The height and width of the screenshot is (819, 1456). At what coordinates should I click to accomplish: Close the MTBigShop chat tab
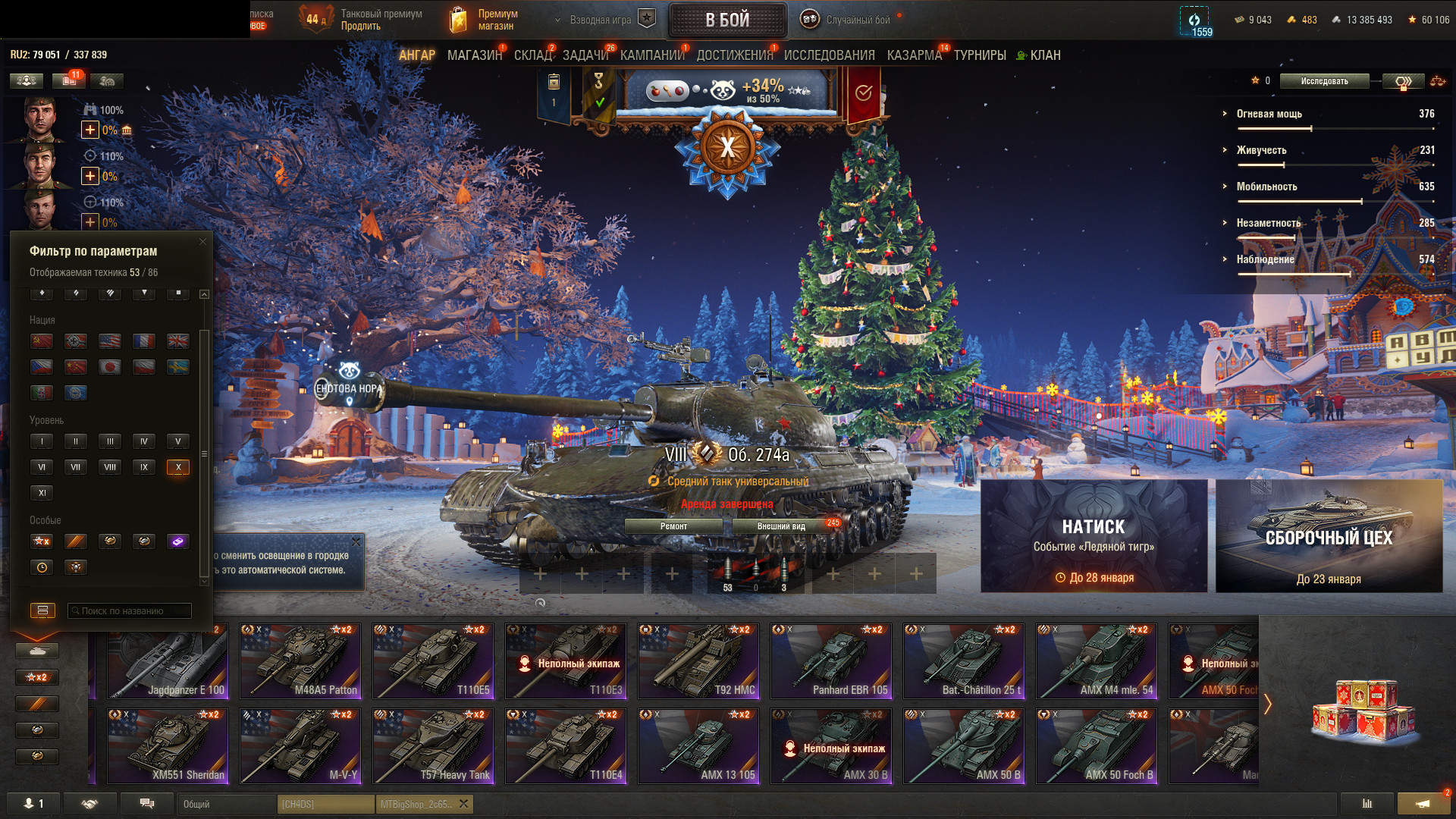coord(464,804)
